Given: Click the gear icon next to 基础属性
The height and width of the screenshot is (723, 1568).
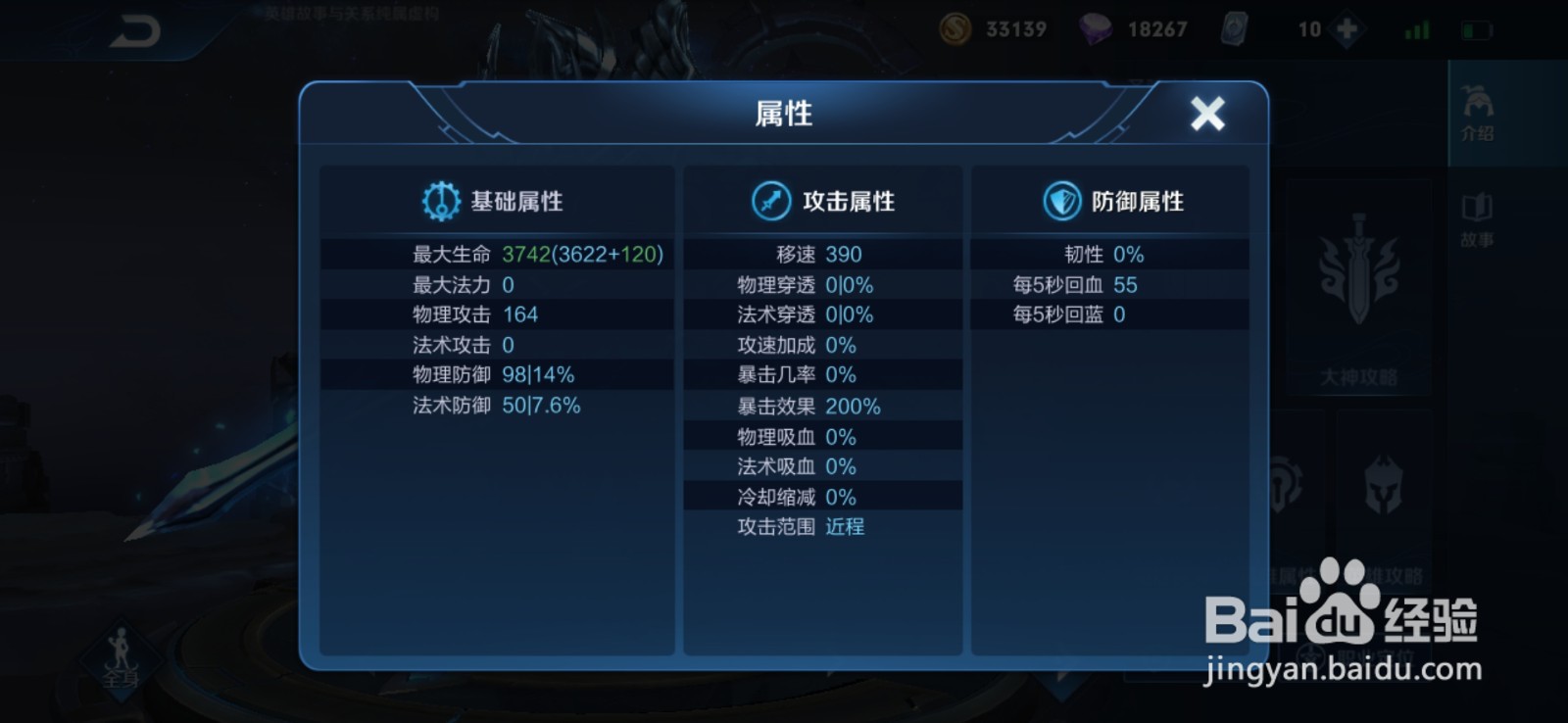Looking at the screenshot, I should 442,201.
